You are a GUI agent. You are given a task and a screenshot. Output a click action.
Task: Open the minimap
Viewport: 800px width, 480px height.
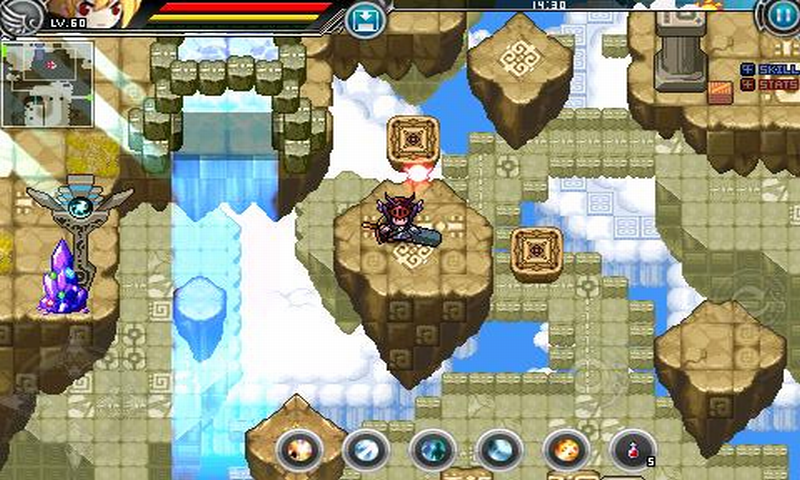48,84
